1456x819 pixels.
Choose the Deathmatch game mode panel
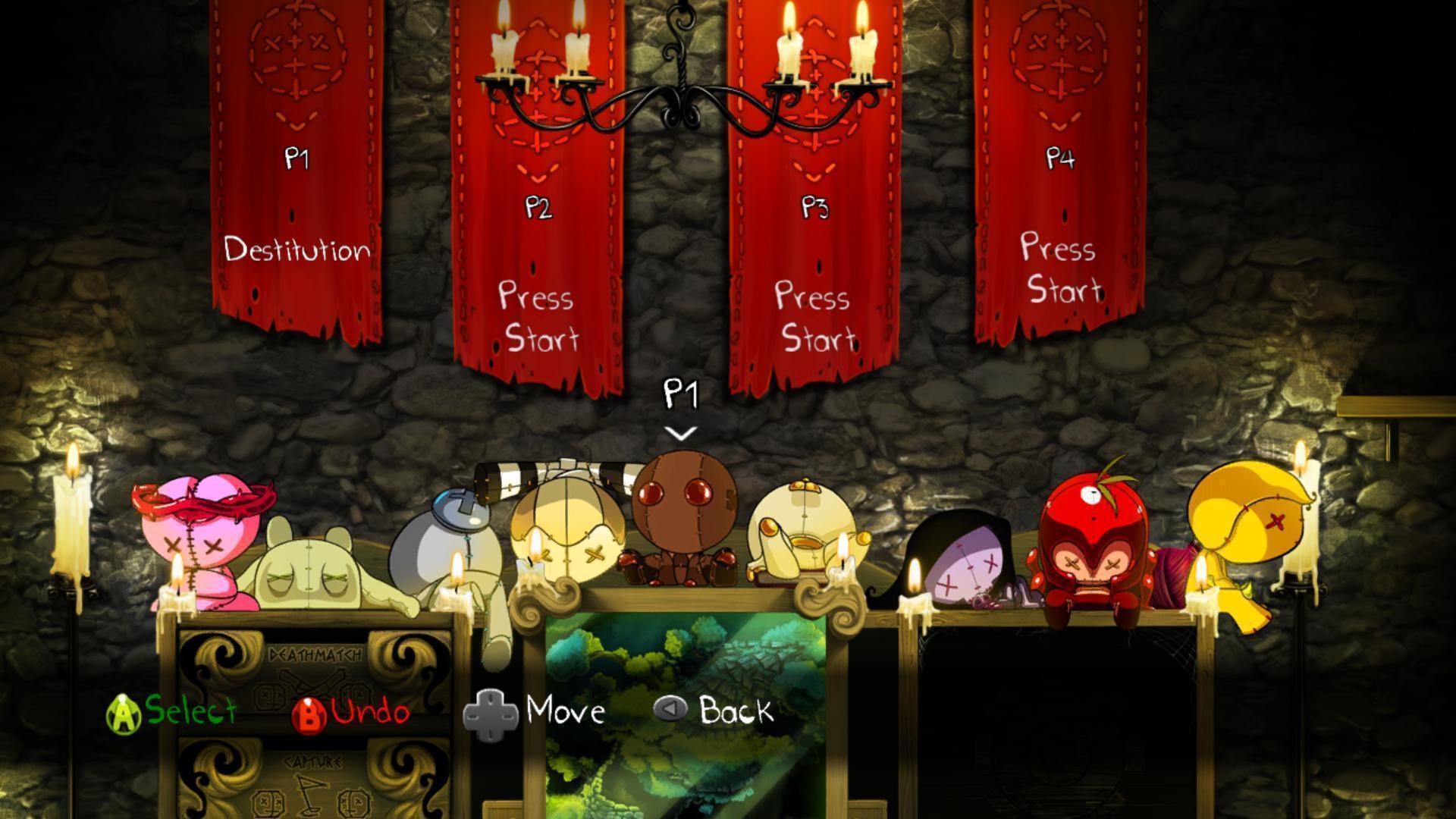point(315,671)
